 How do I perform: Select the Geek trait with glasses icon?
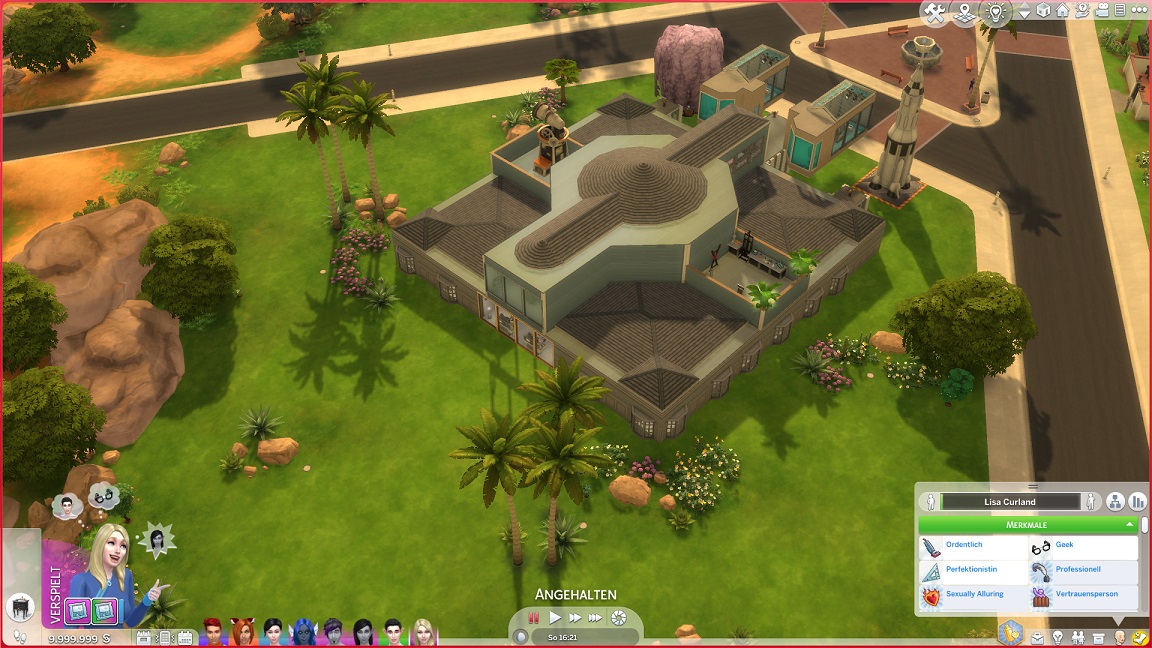coord(1083,546)
